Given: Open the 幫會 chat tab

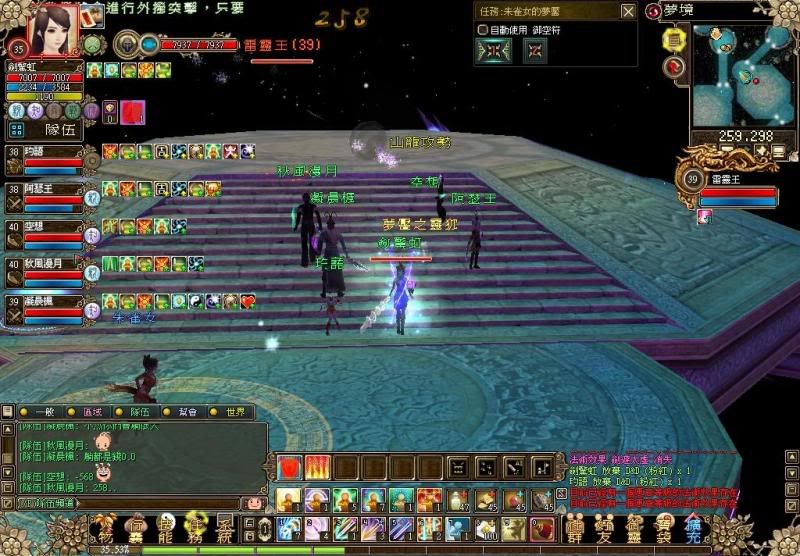Looking at the screenshot, I should click(x=185, y=411).
